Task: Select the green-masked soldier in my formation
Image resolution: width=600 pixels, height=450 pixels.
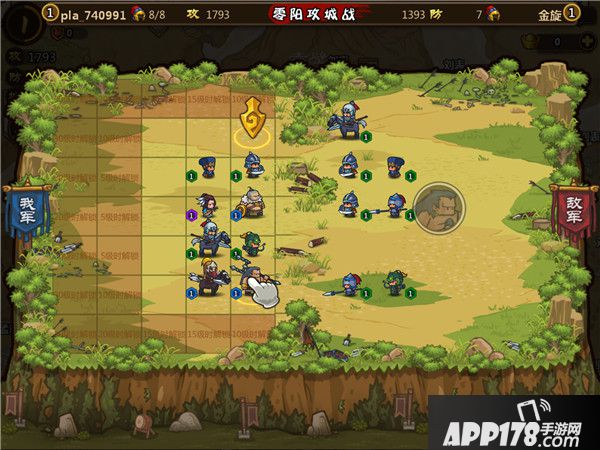Action: (252, 242)
